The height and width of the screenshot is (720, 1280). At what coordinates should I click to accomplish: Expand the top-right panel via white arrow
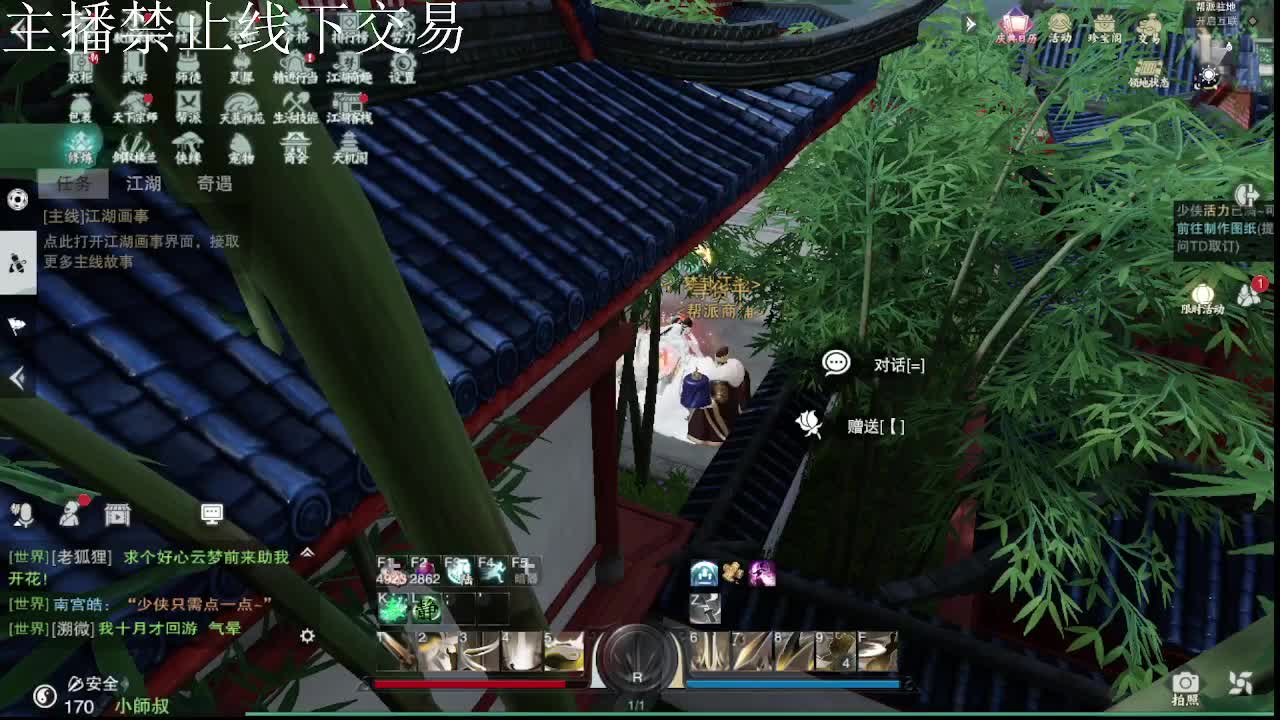point(970,24)
